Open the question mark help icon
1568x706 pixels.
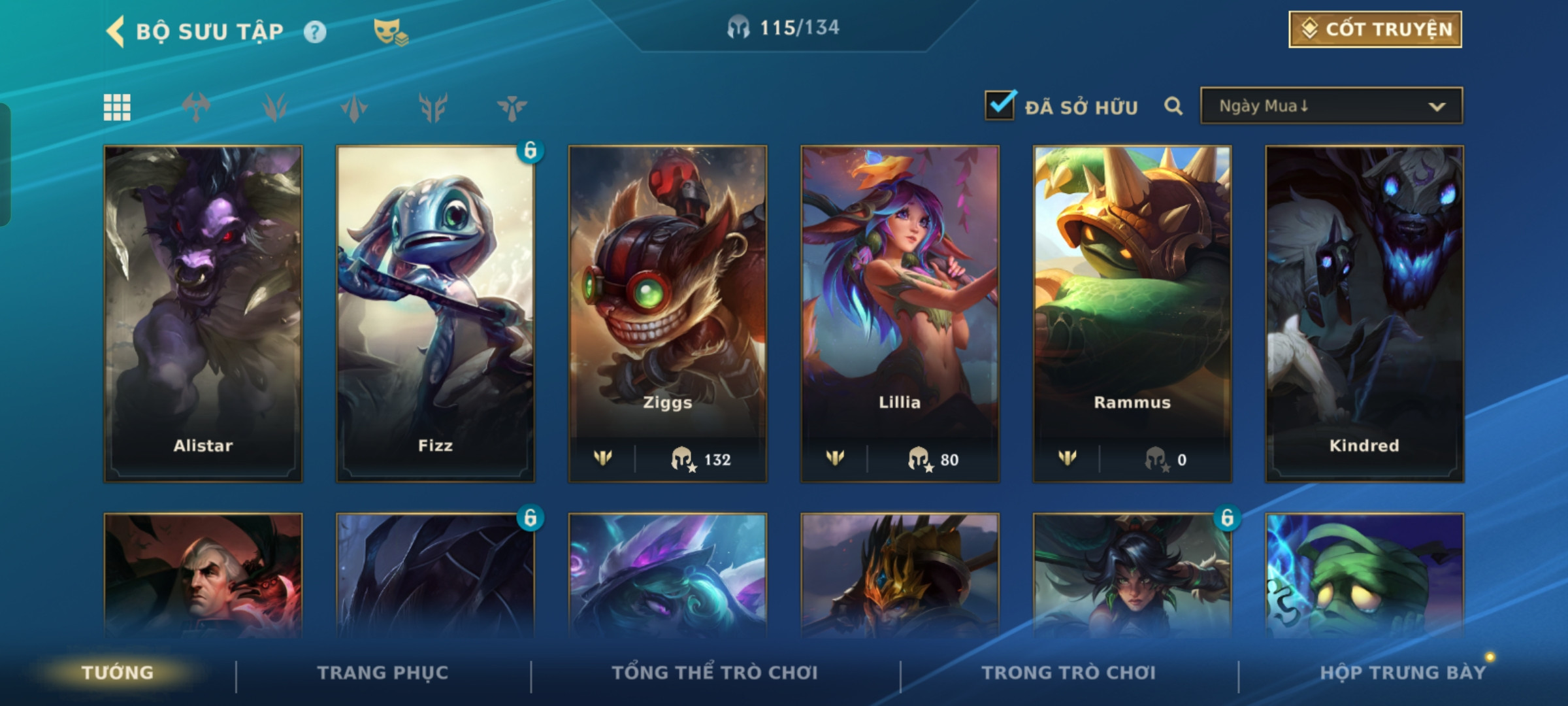pyautogui.click(x=315, y=32)
